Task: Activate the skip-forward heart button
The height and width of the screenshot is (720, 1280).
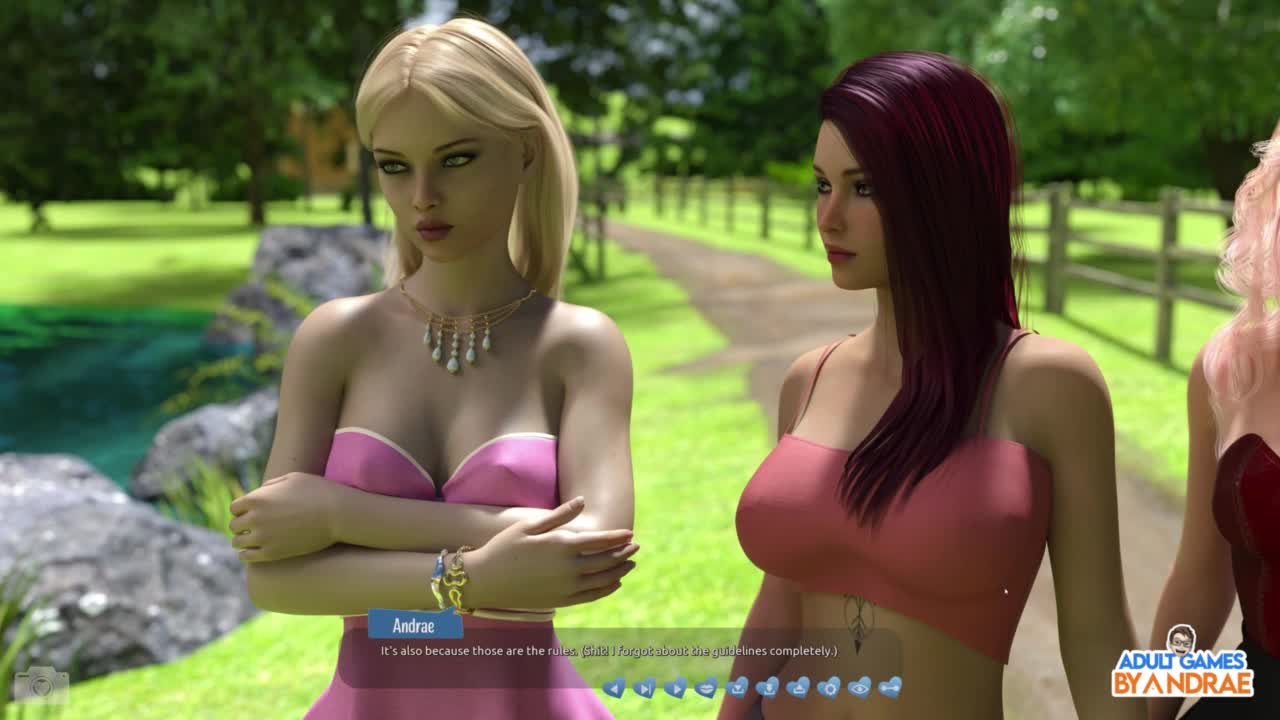Action: click(x=645, y=687)
